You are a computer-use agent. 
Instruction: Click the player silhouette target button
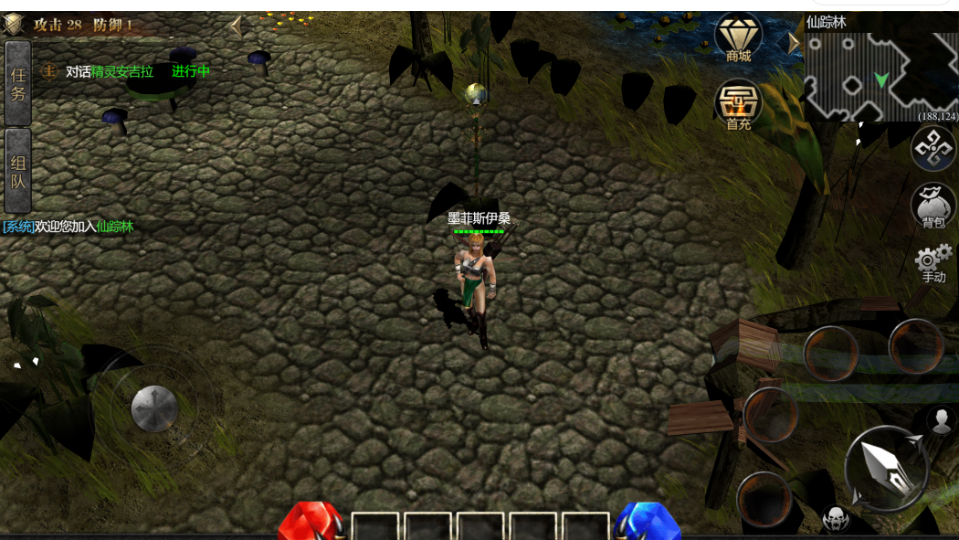click(940, 420)
